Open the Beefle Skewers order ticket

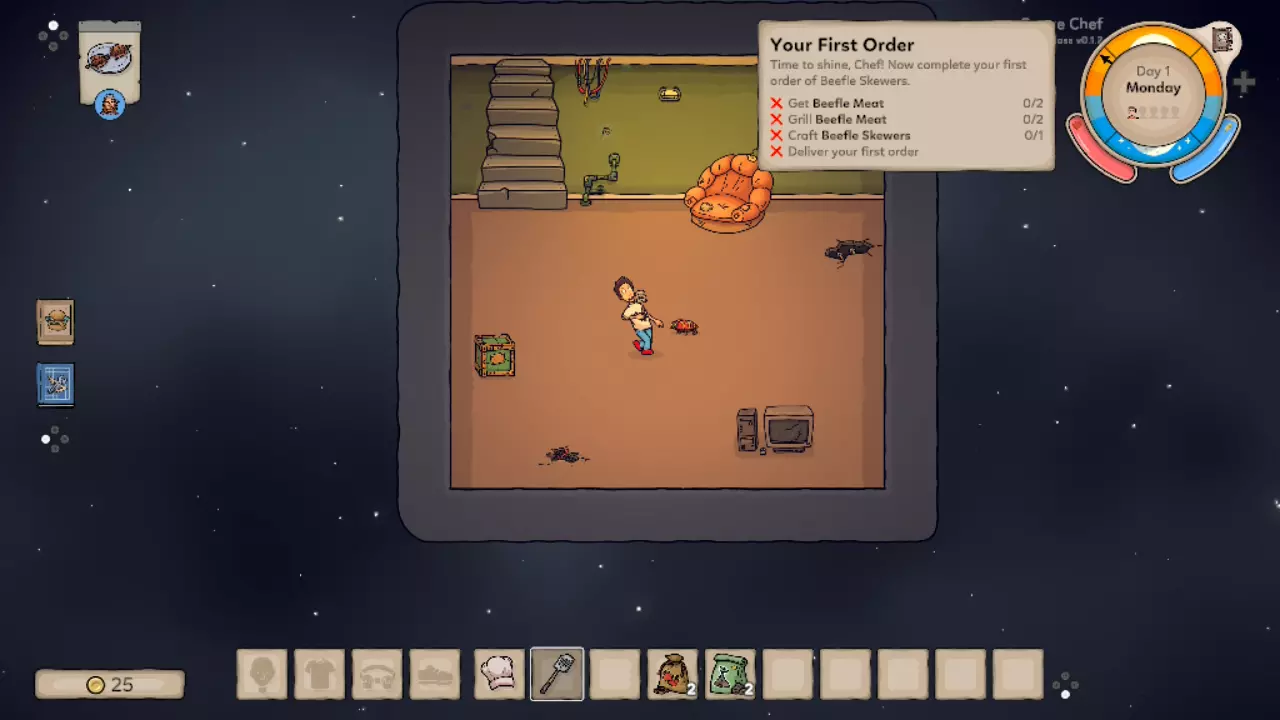[109, 62]
